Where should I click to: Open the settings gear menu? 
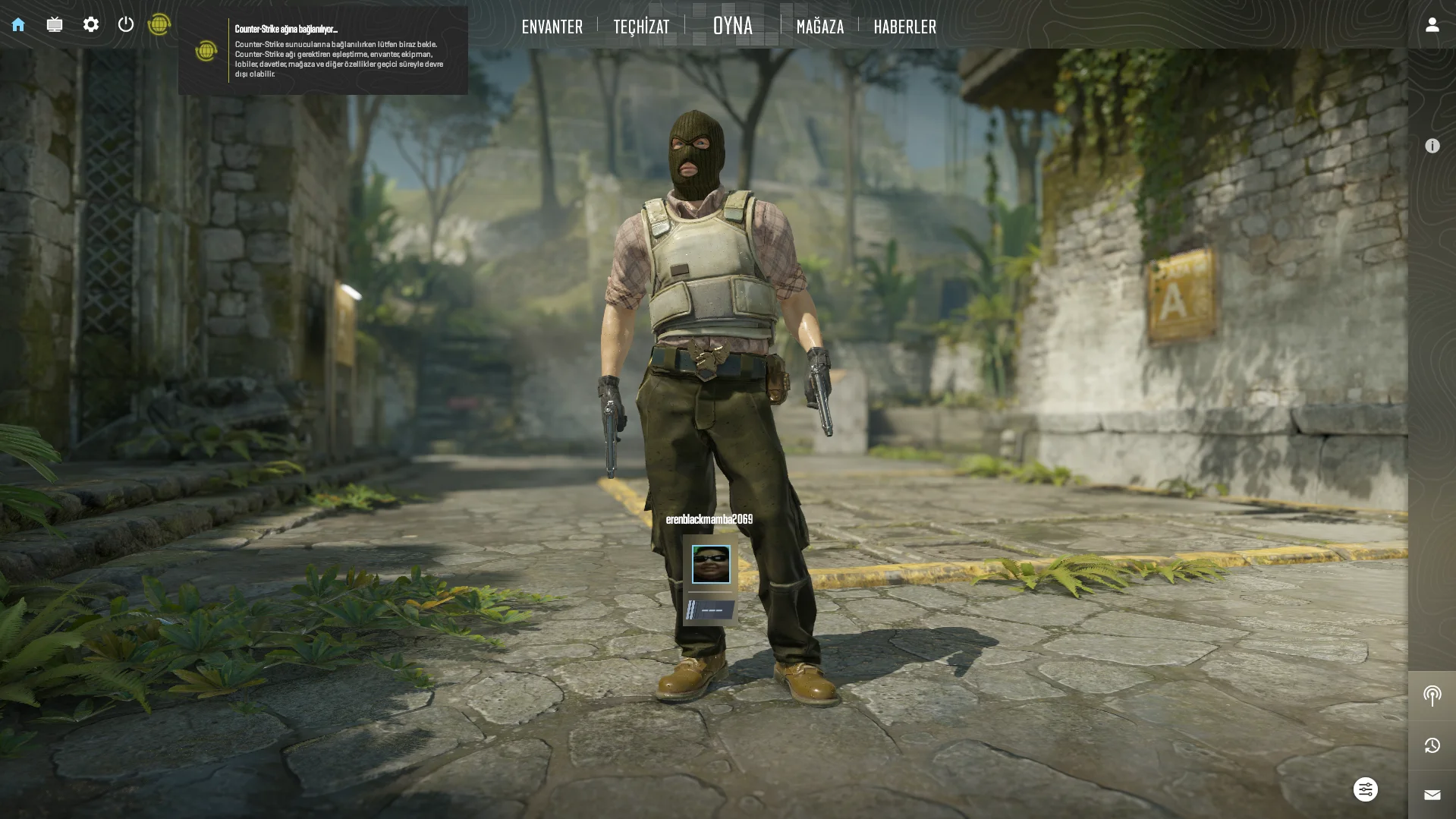click(x=91, y=25)
